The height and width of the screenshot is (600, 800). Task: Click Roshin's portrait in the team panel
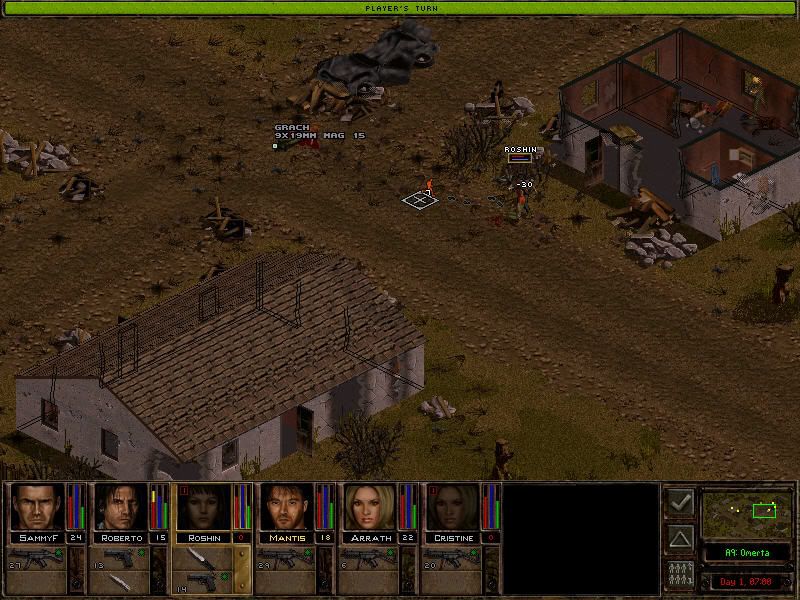coord(203,507)
